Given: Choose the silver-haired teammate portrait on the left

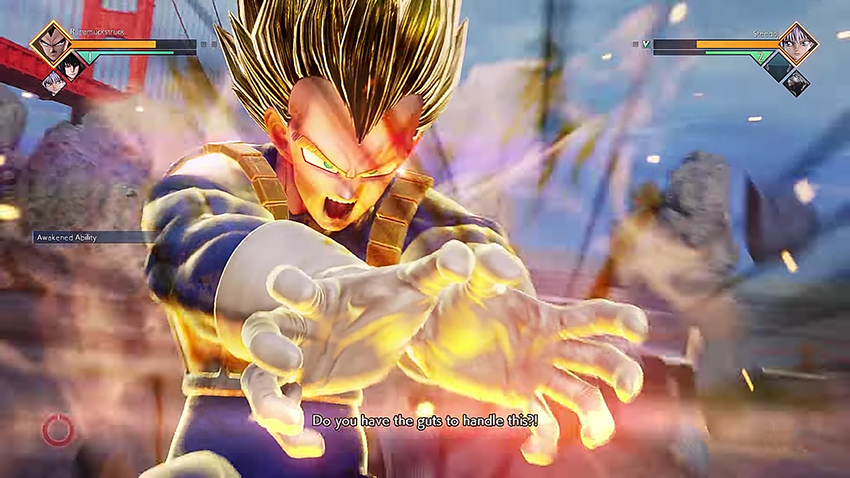Looking at the screenshot, I should (x=53, y=83).
